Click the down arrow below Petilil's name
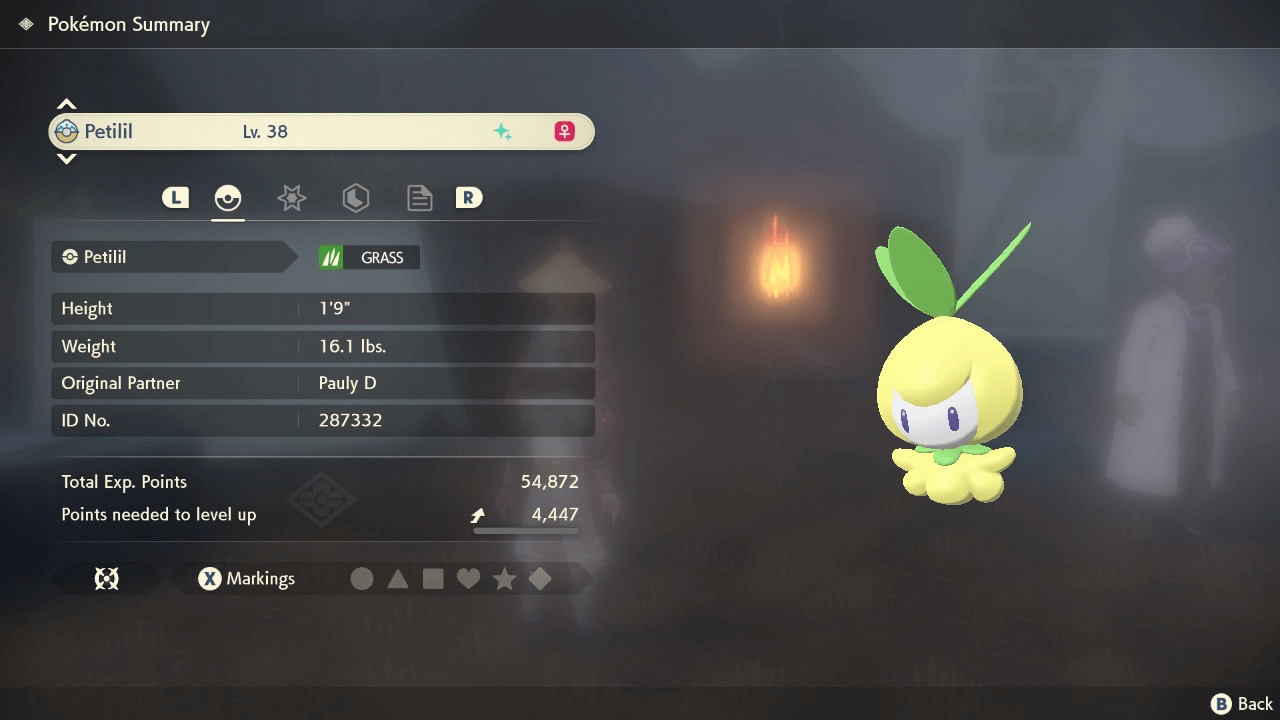This screenshot has width=1280, height=720. [66, 158]
